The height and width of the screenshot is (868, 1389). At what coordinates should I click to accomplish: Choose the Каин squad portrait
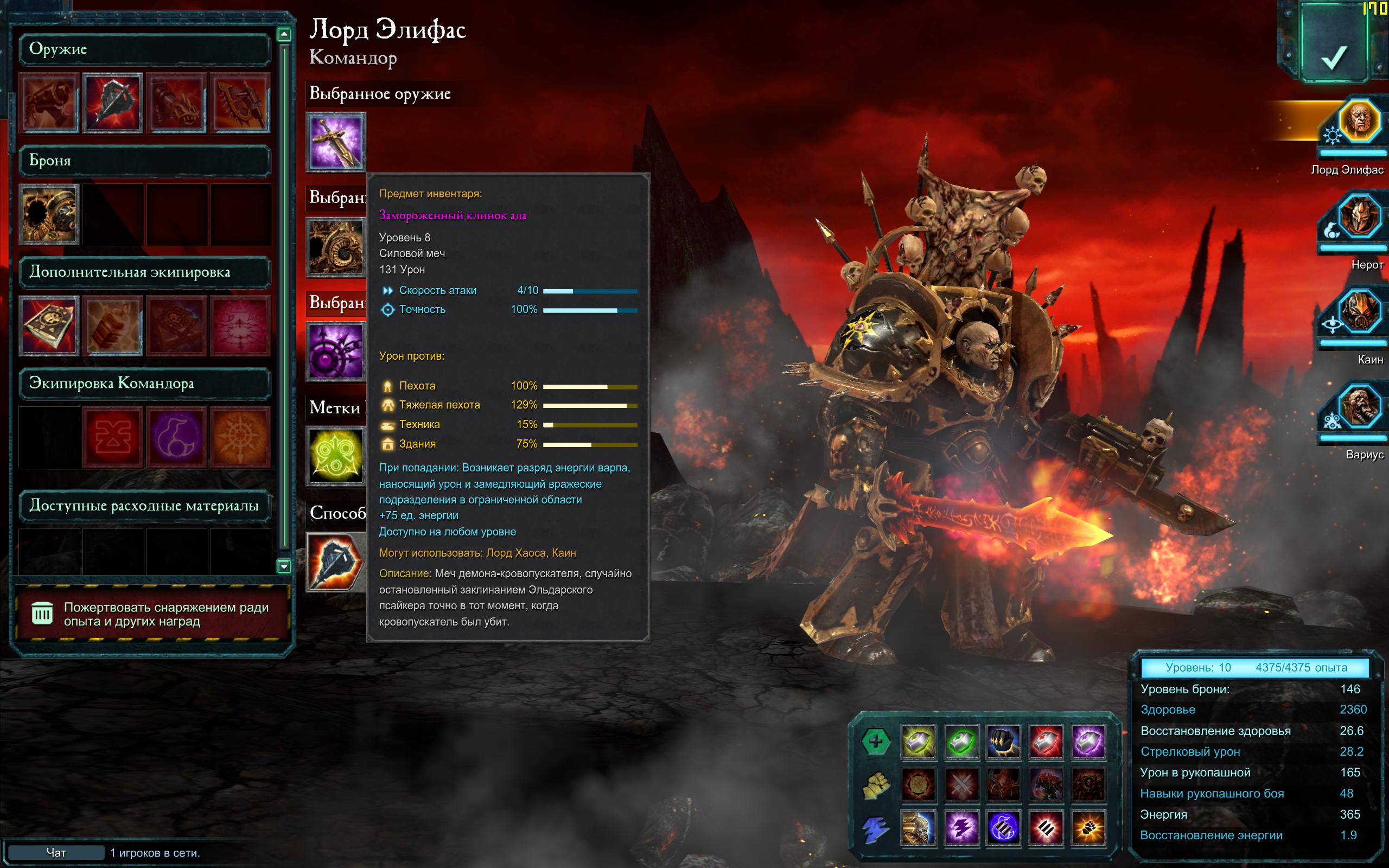pos(1358,312)
